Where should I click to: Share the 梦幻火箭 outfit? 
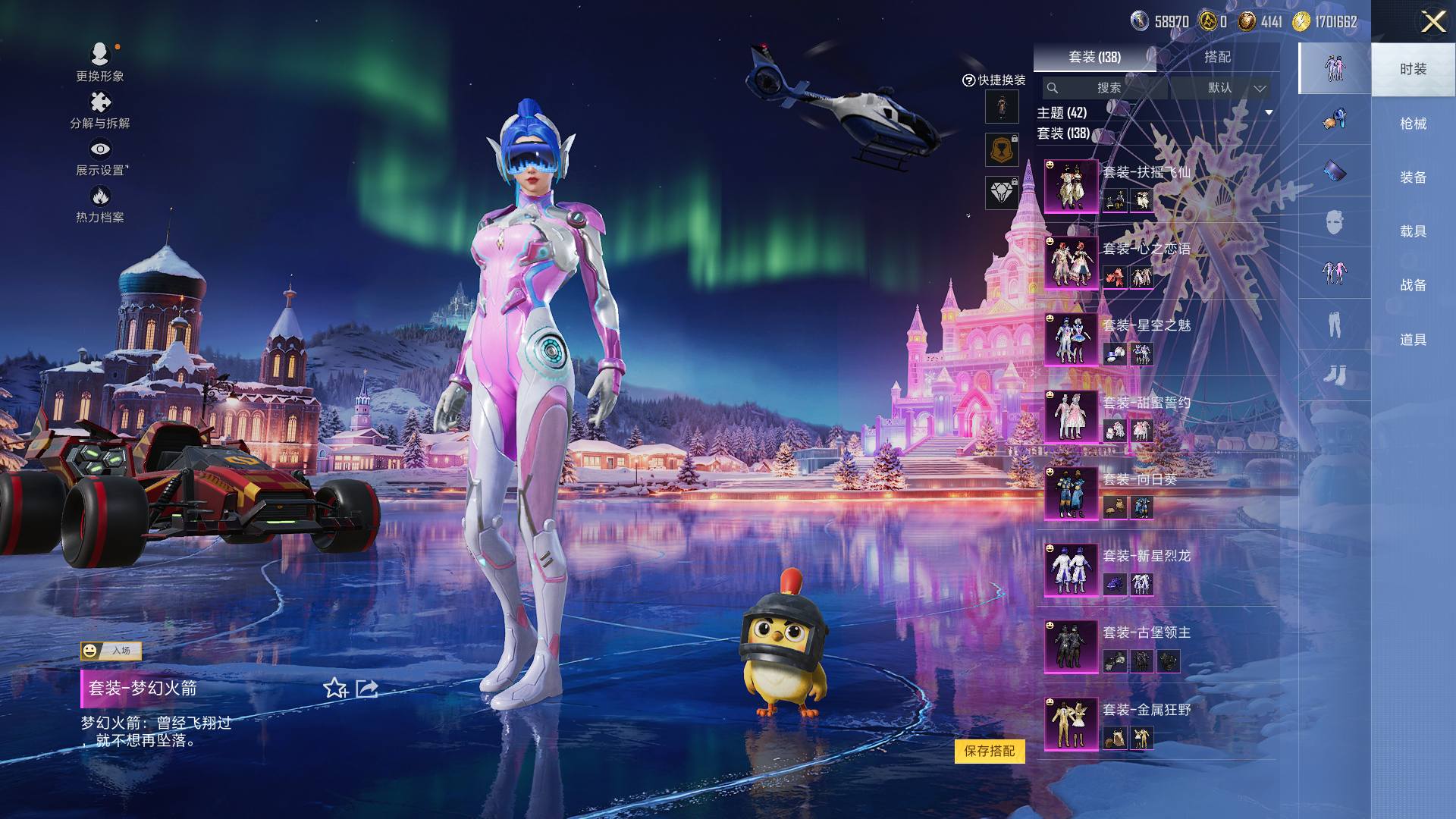point(367,689)
